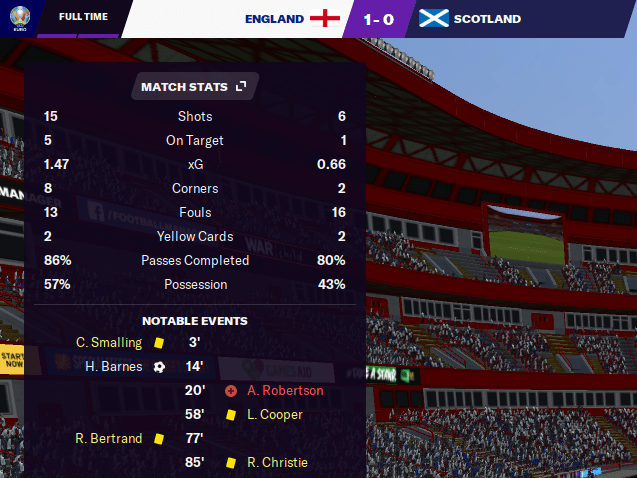
Task: View goalscorer H. Barnes
Action: 112,366
